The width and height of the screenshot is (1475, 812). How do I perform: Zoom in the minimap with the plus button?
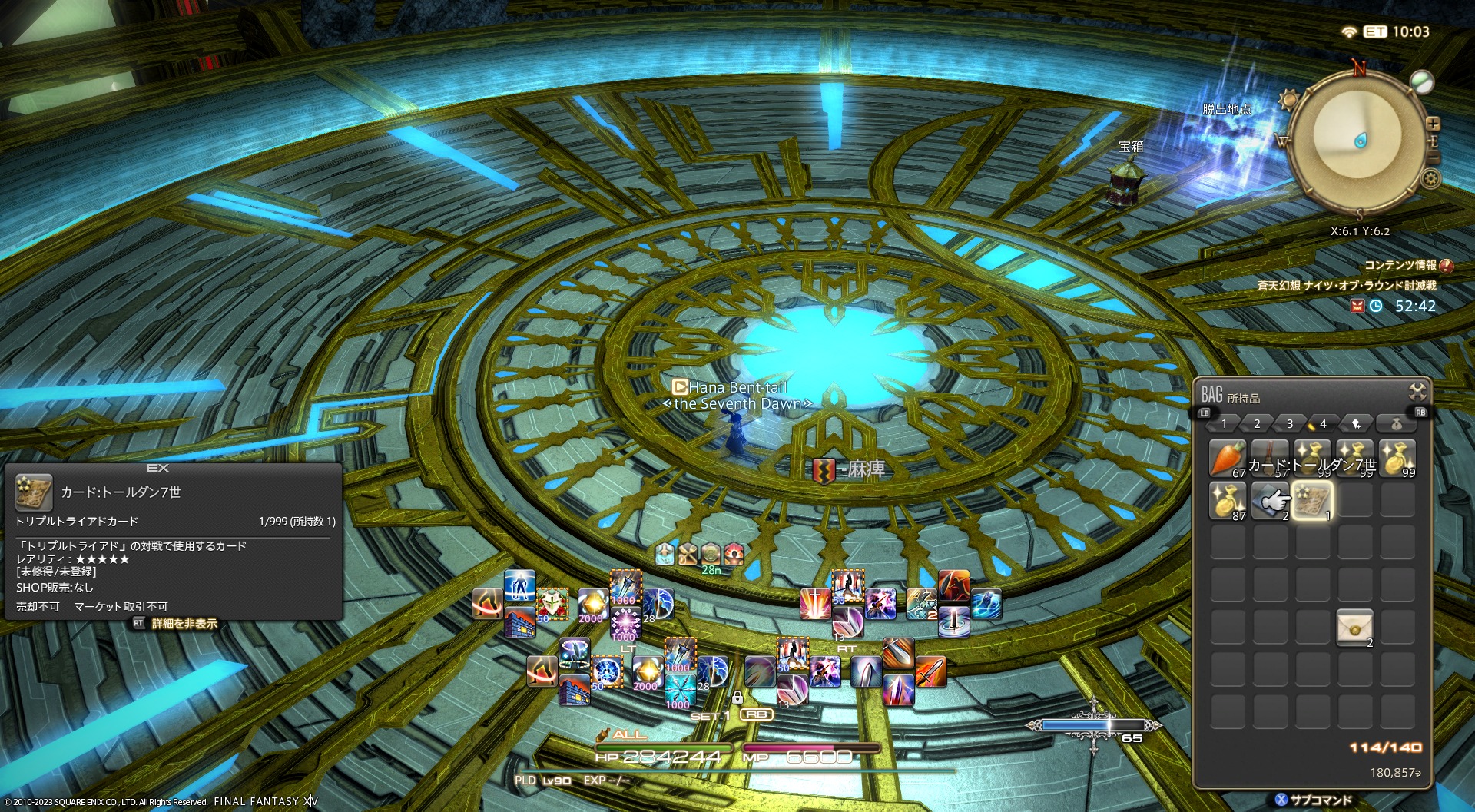pos(1434,124)
